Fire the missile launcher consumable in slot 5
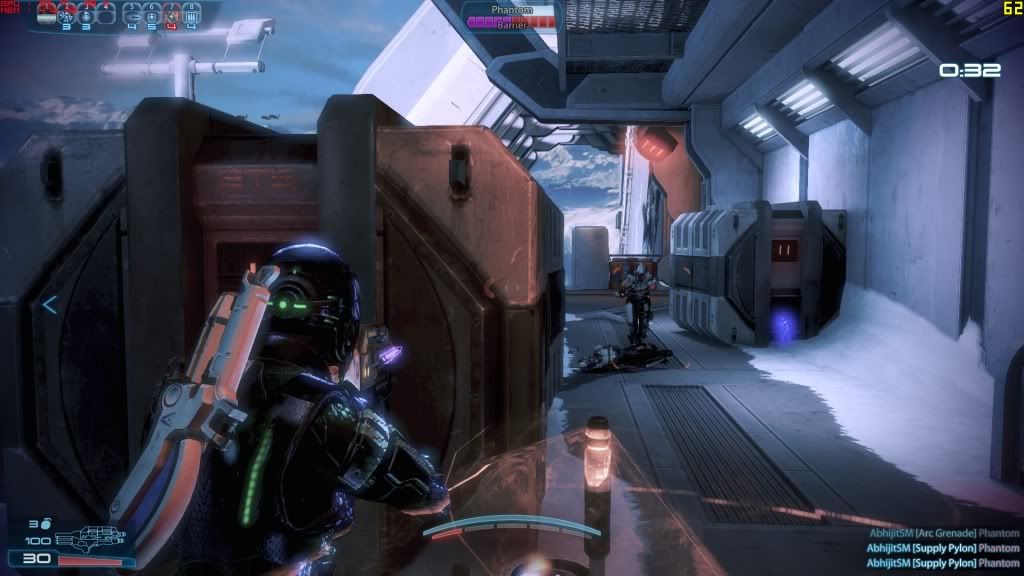The image size is (1024, 576). tap(133, 14)
